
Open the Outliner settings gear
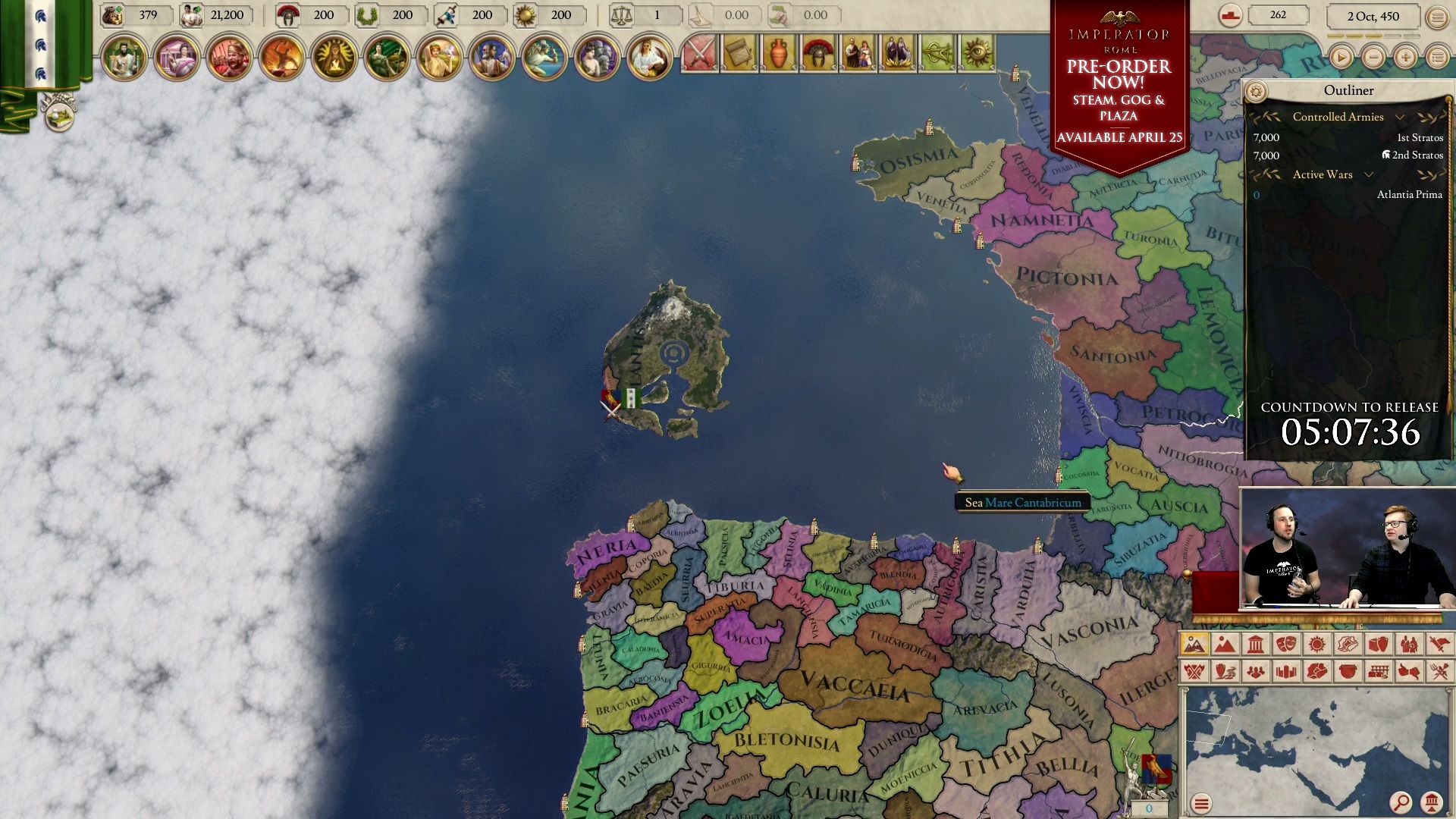(x=1257, y=89)
